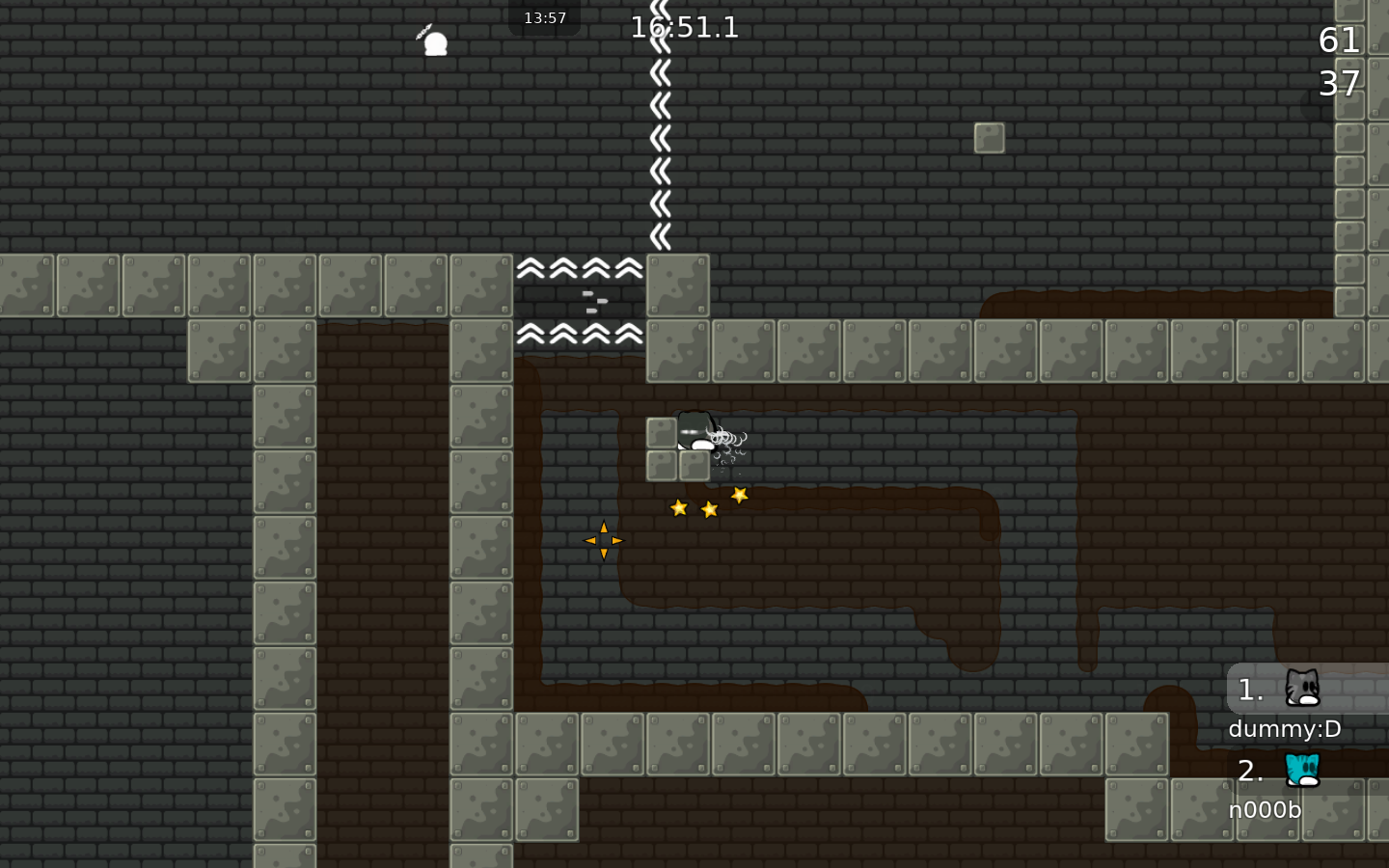The image size is (1389, 868).
Task: Click the 16:51.1 race timer
Action: pos(685,27)
